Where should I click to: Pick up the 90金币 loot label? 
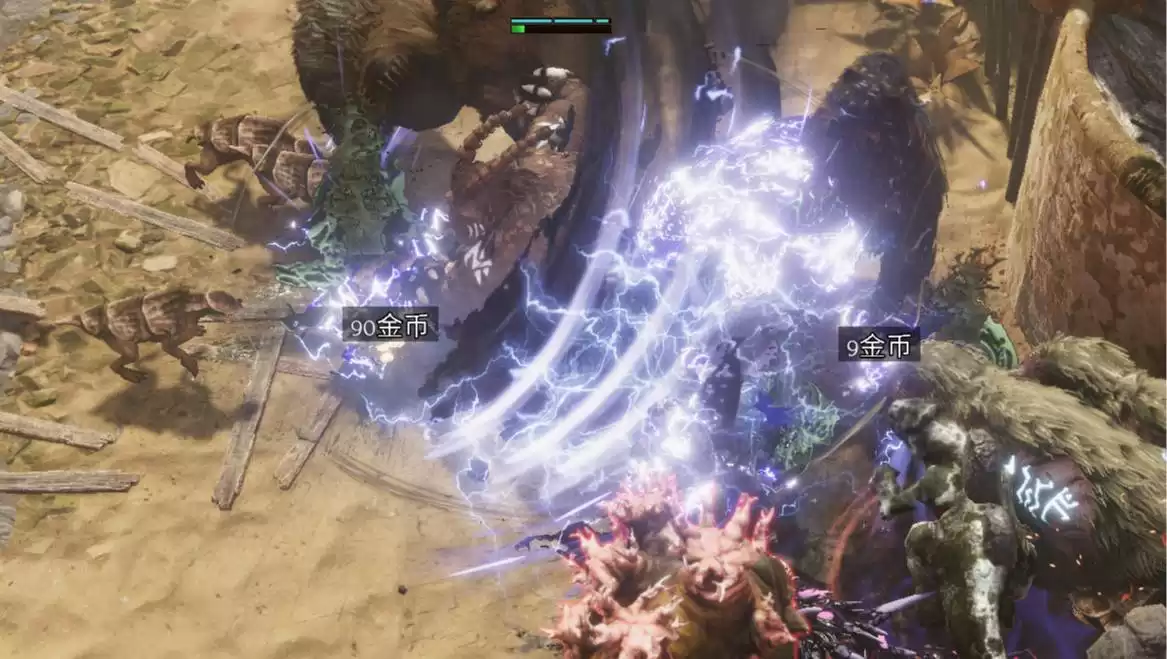pos(390,324)
